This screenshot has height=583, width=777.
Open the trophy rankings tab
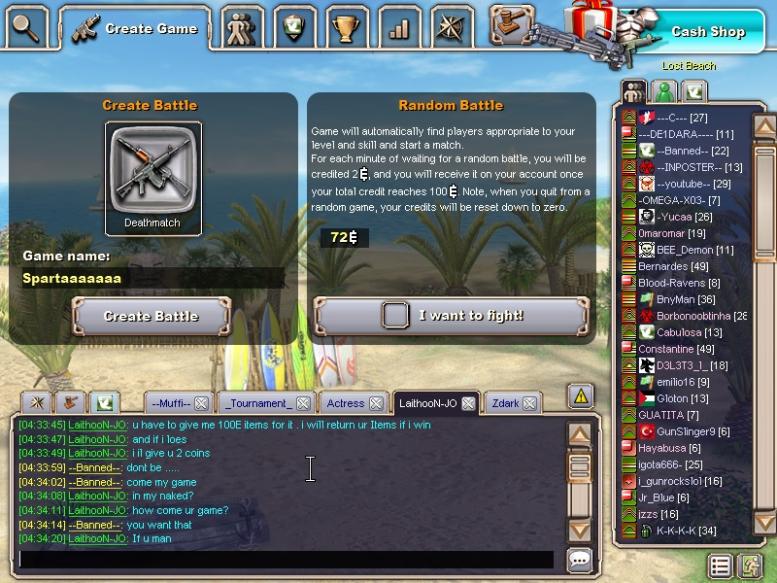click(x=346, y=28)
